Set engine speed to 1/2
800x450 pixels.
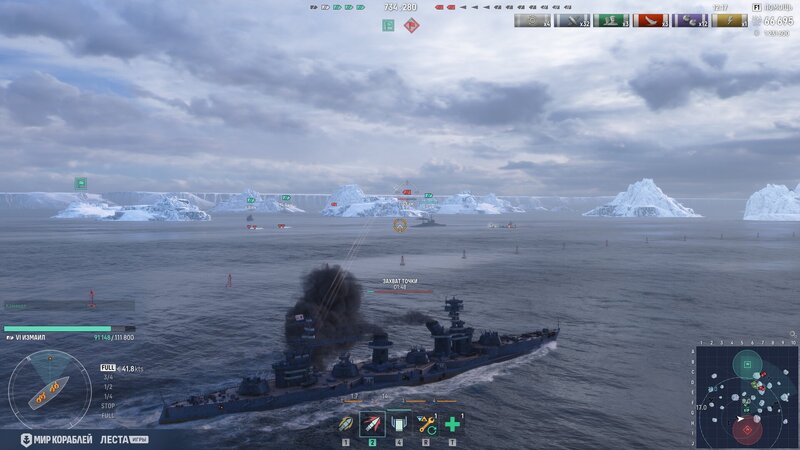108,387
